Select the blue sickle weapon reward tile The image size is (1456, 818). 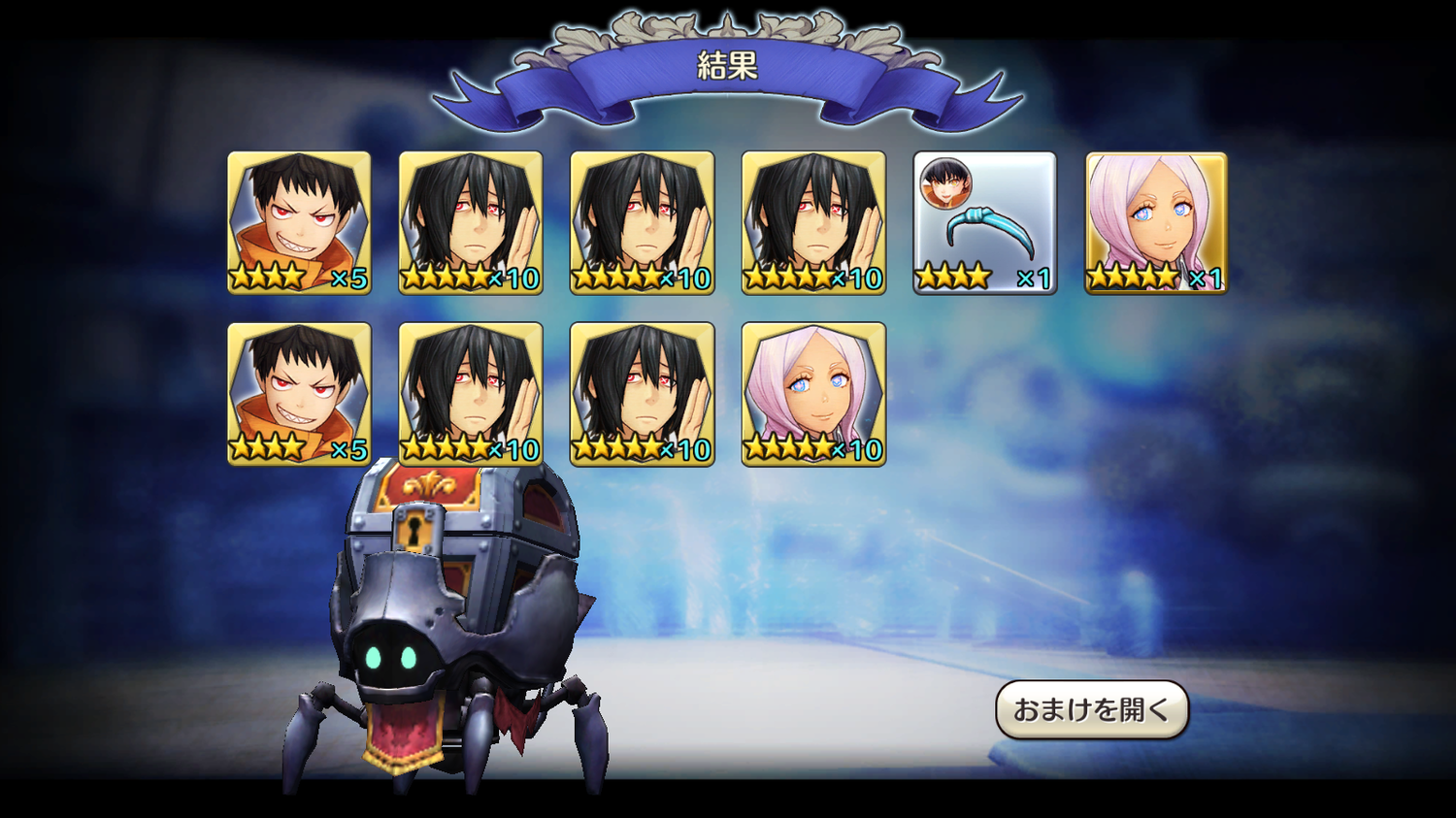(984, 222)
